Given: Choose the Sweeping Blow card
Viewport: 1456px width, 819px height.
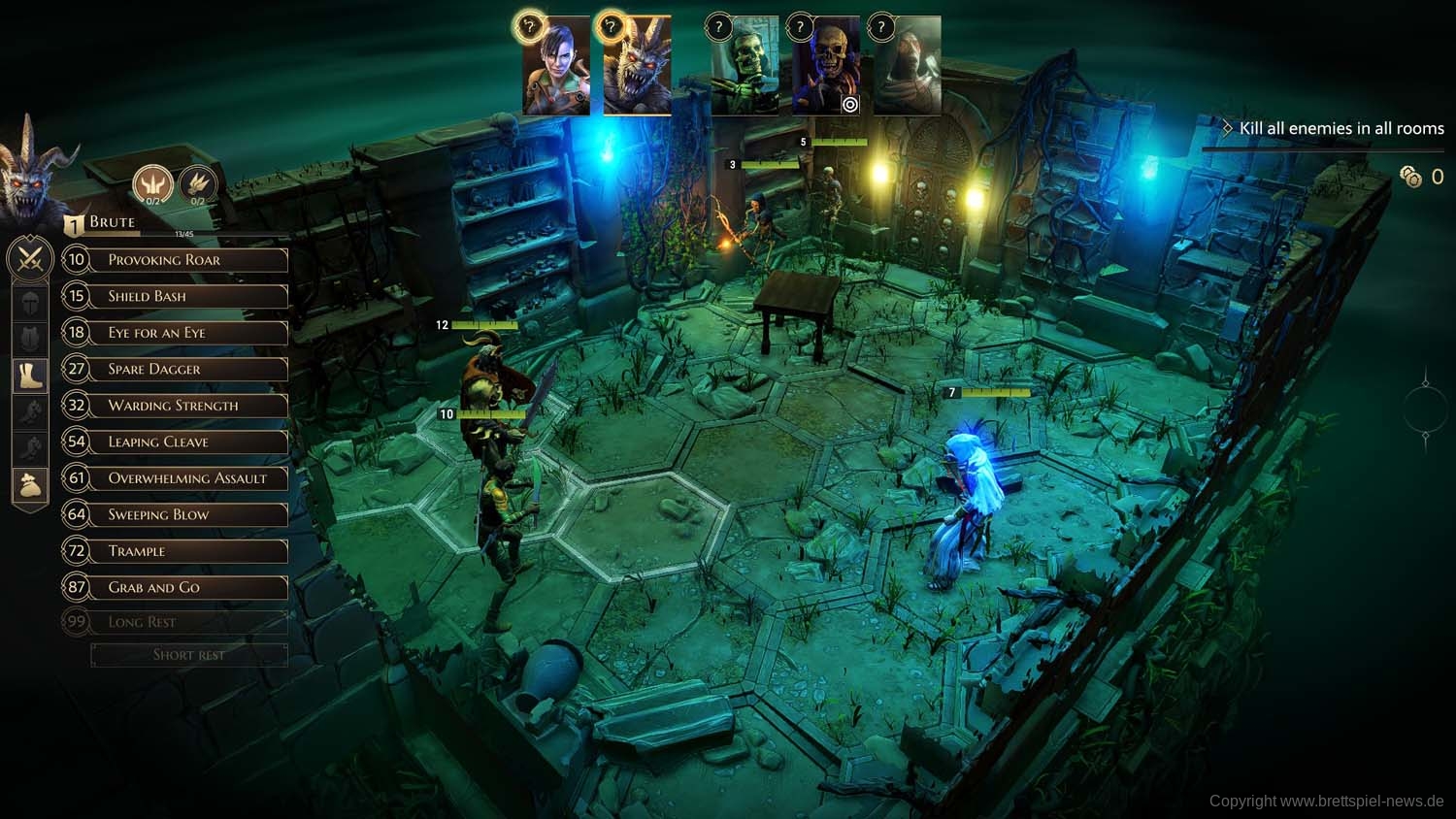Looking at the screenshot, I should click(175, 514).
